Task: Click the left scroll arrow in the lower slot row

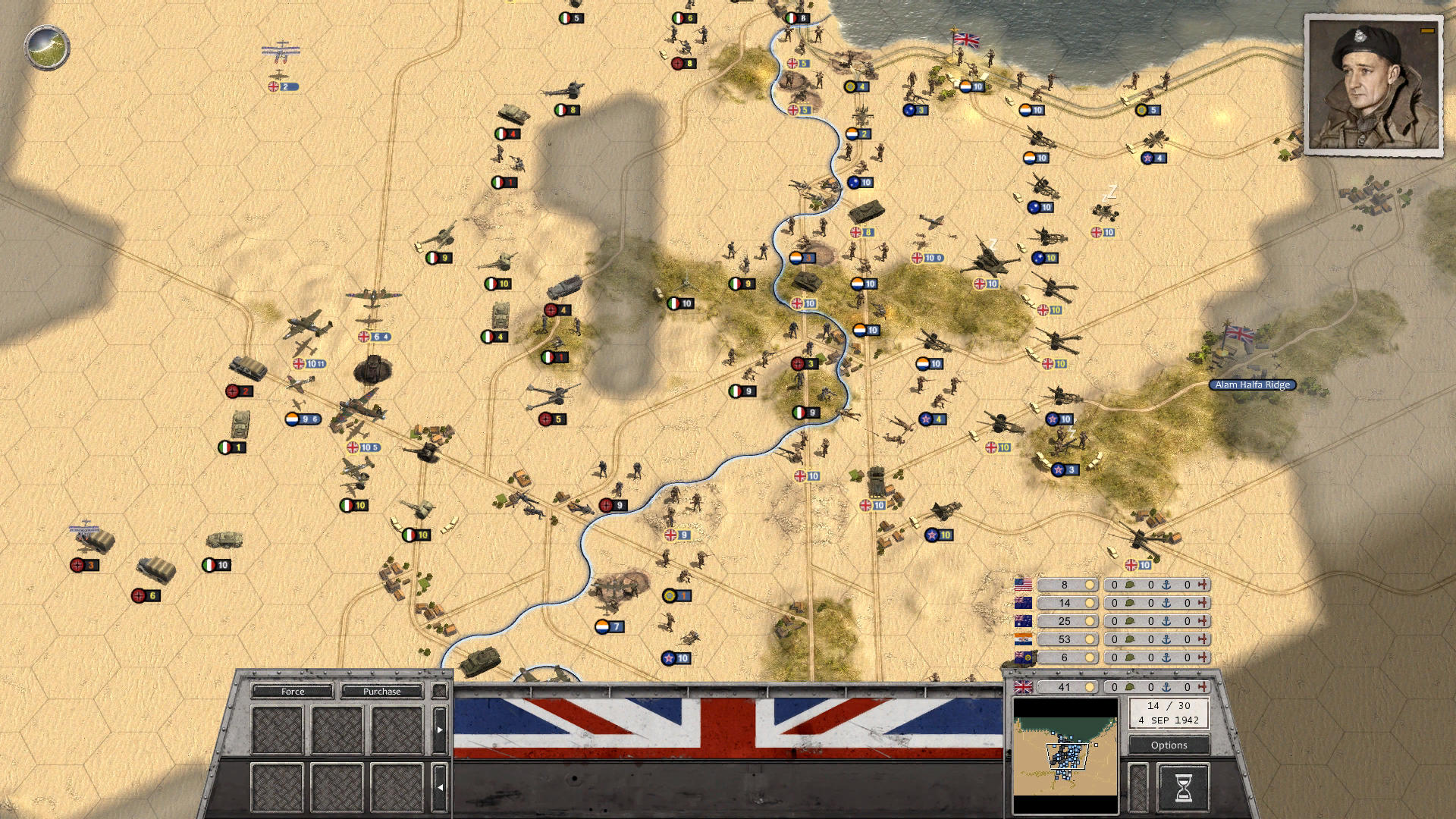Action: point(440,786)
